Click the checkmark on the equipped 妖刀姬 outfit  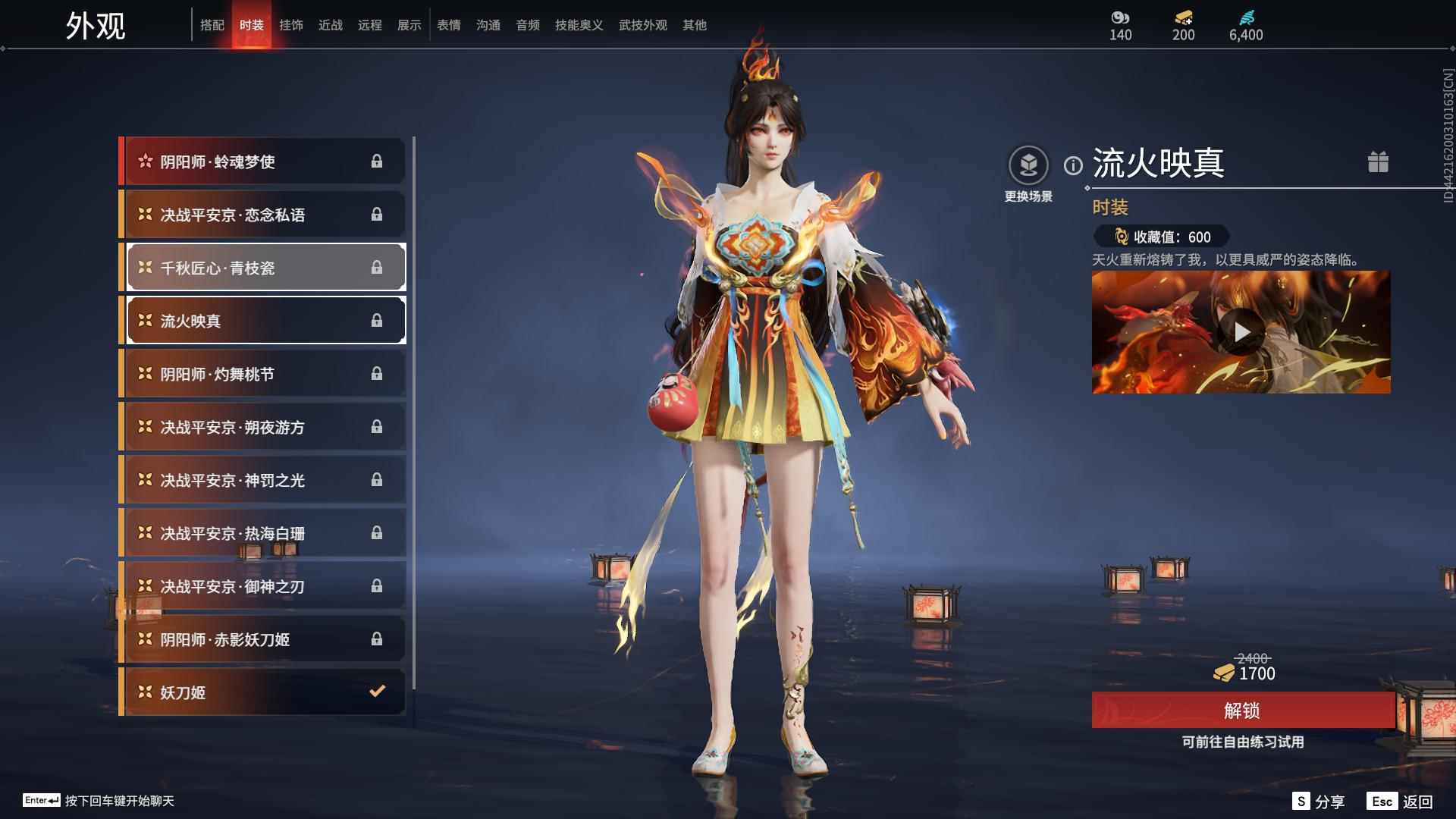376,692
